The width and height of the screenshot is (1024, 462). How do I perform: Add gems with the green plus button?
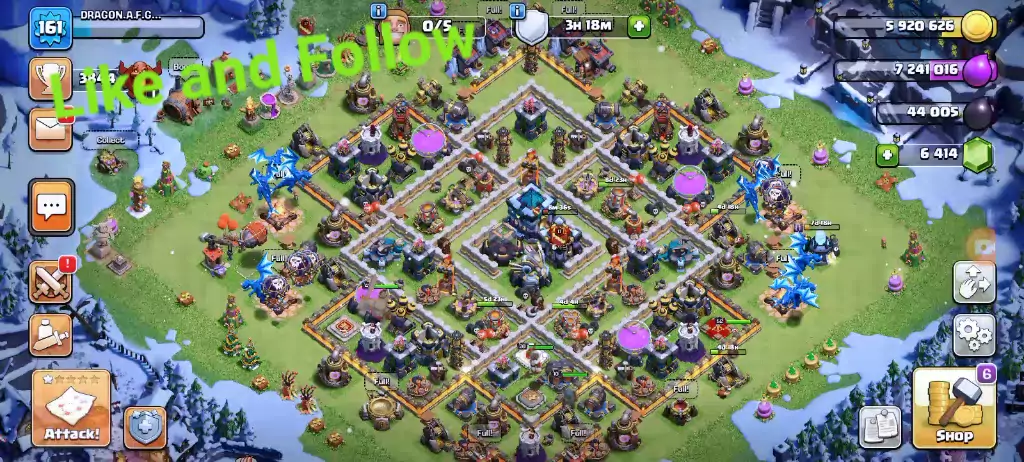(887, 154)
